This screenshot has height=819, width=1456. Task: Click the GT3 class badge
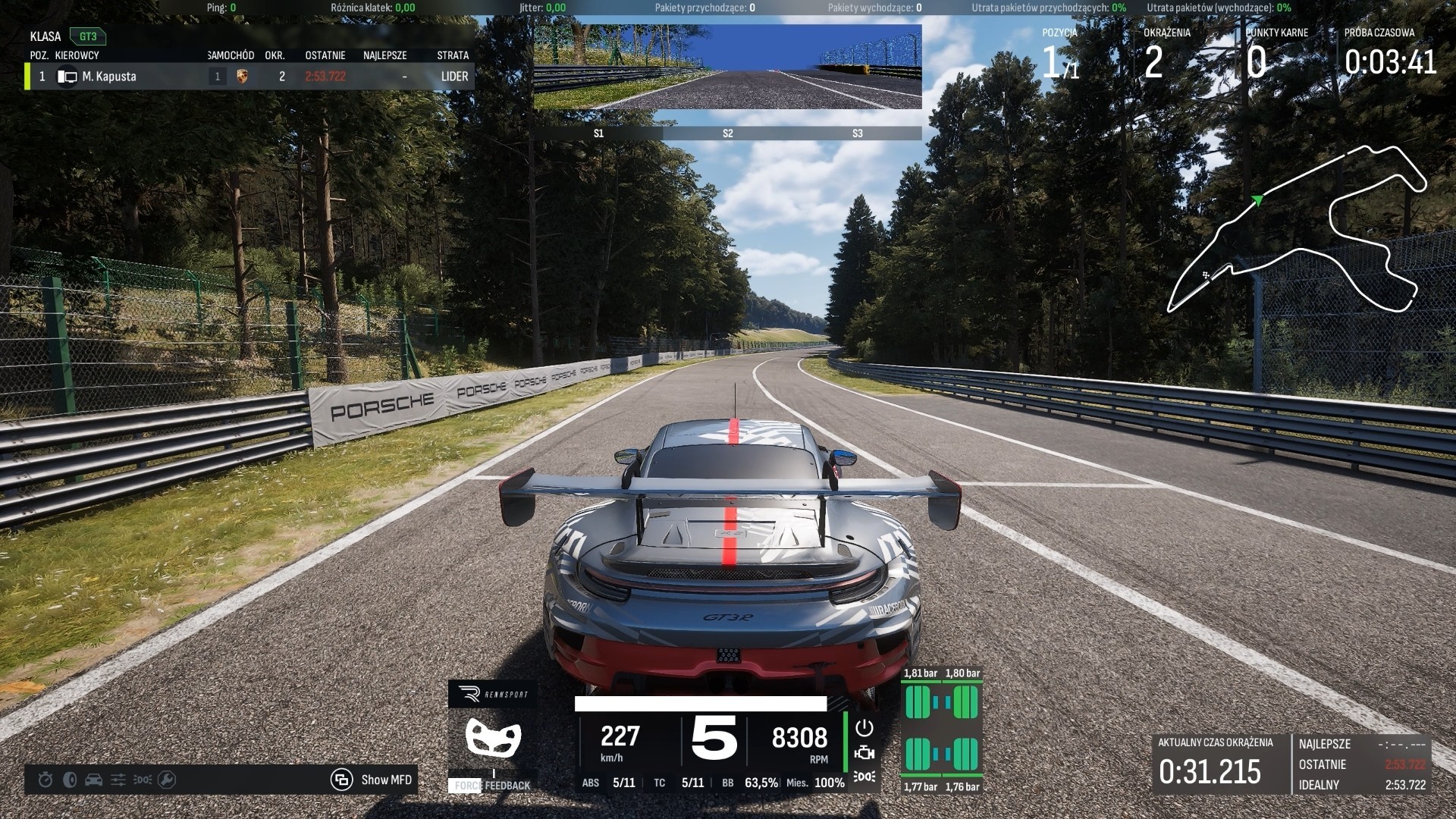click(x=88, y=36)
